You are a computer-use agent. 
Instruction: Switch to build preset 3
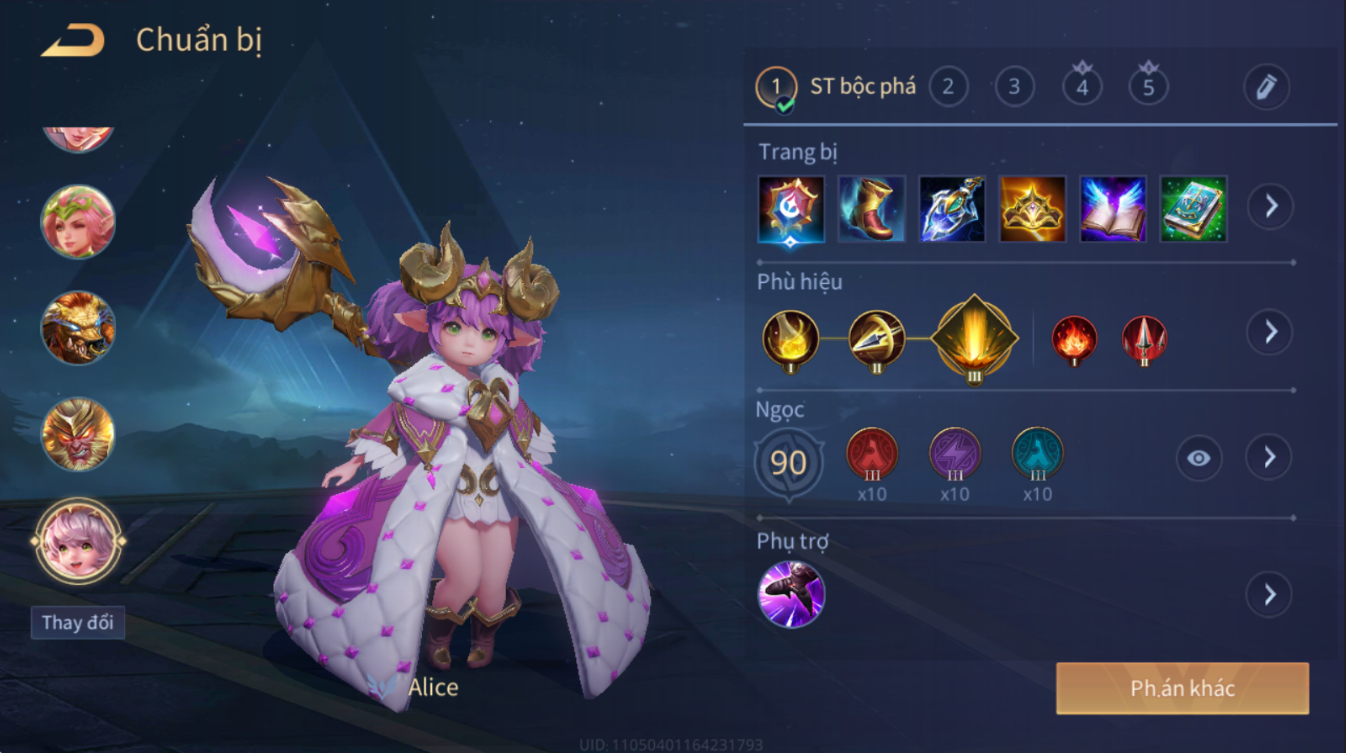point(1014,87)
